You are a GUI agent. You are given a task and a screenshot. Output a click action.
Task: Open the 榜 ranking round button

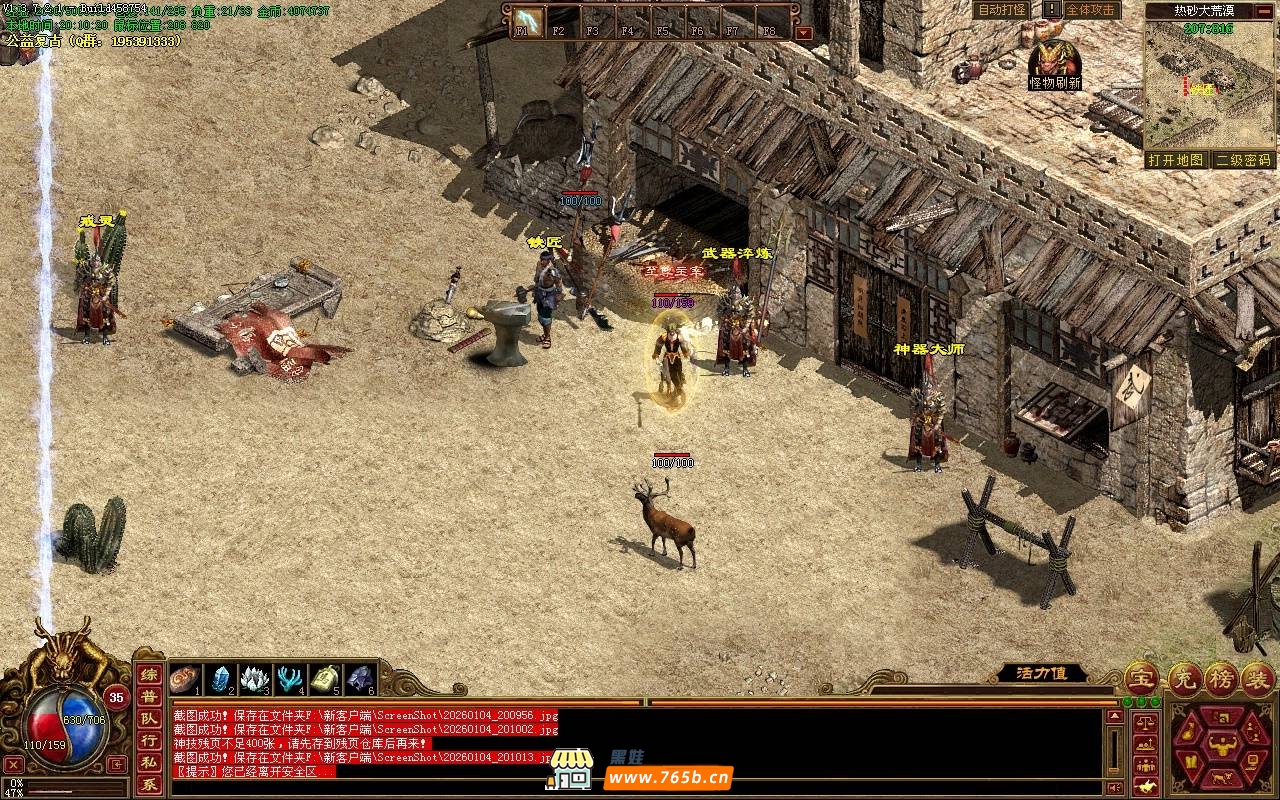(1220, 679)
